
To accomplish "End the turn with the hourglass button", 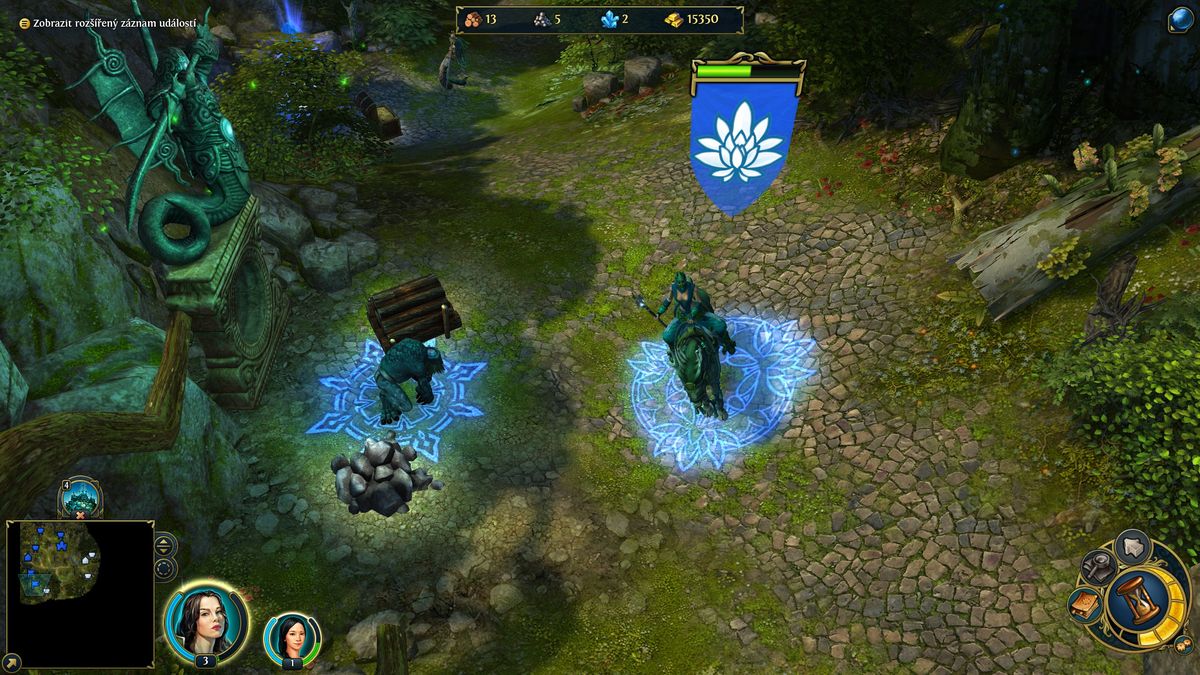I will 1137,600.
